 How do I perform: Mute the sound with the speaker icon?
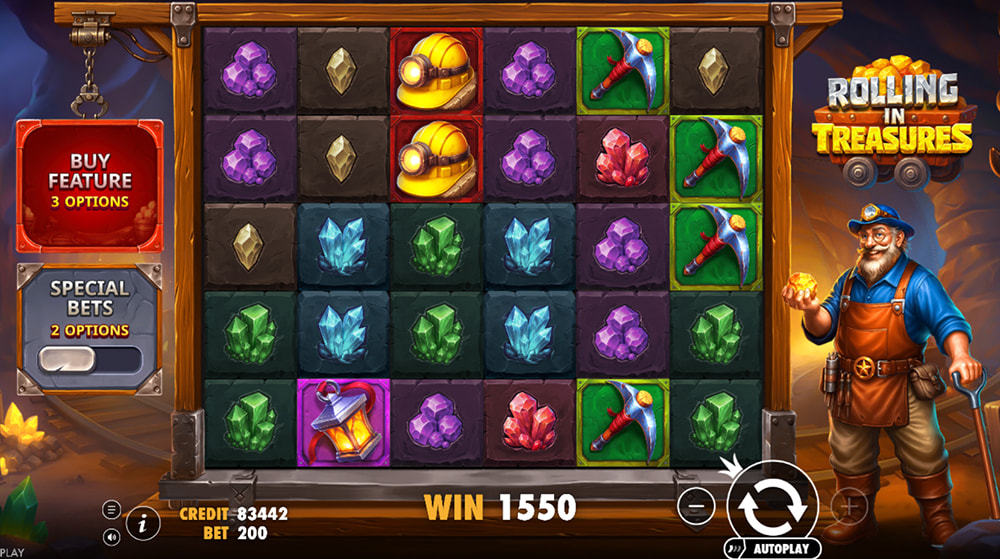[111, 535]
